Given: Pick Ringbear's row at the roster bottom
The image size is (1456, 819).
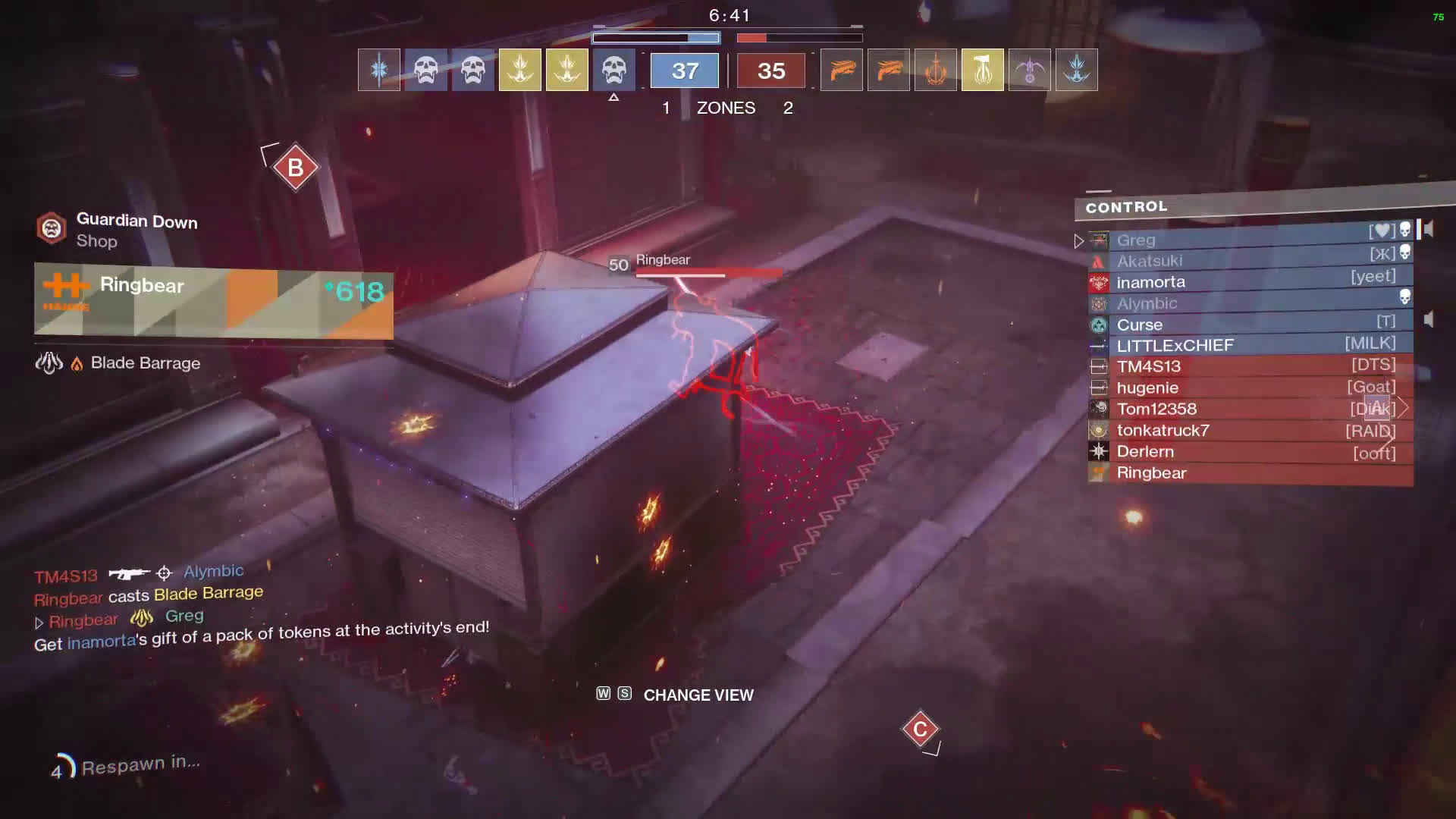Looking at the screenshot, I should tap(1244, 473).
